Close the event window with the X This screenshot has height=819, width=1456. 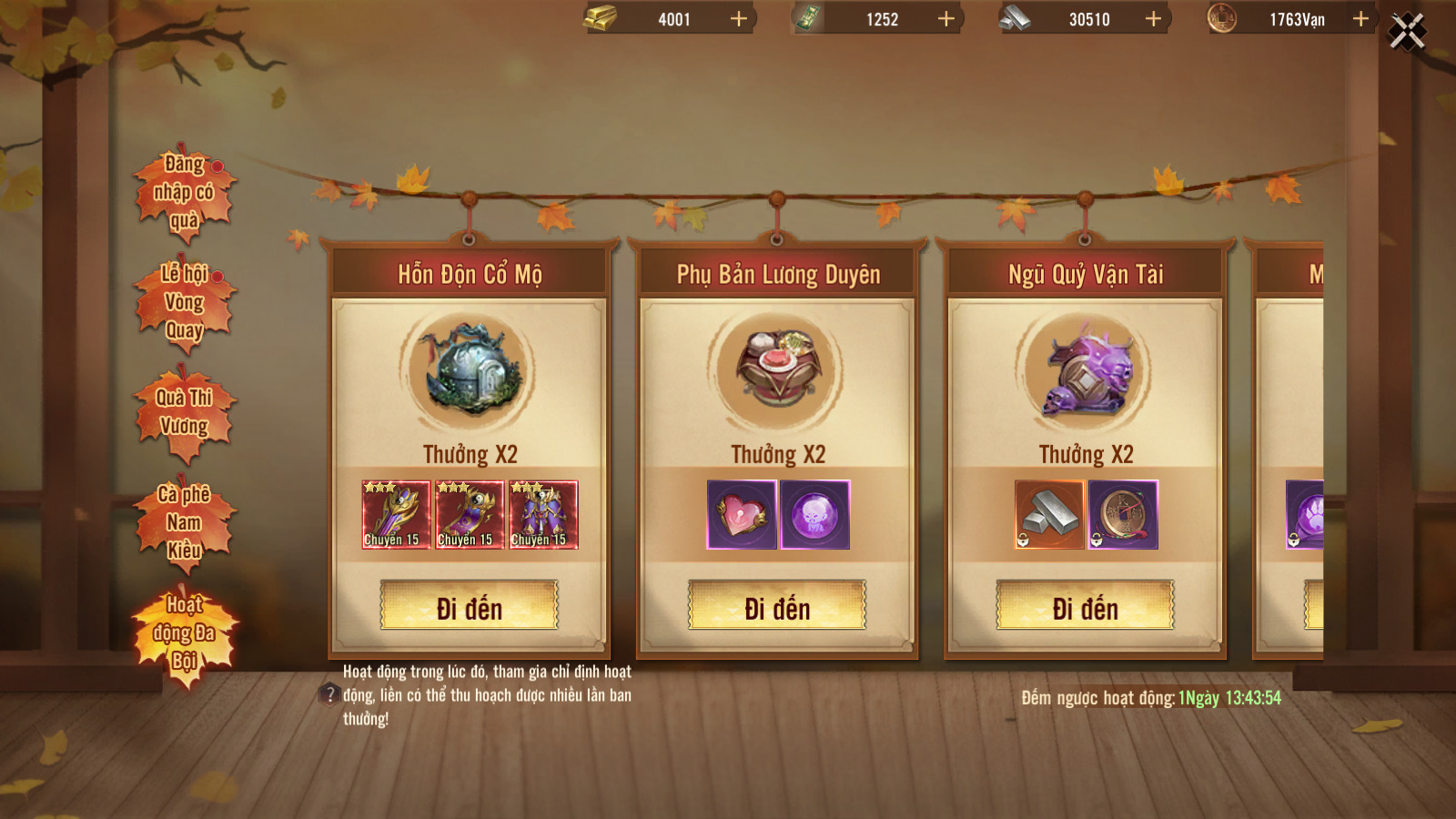(1407, 33)
